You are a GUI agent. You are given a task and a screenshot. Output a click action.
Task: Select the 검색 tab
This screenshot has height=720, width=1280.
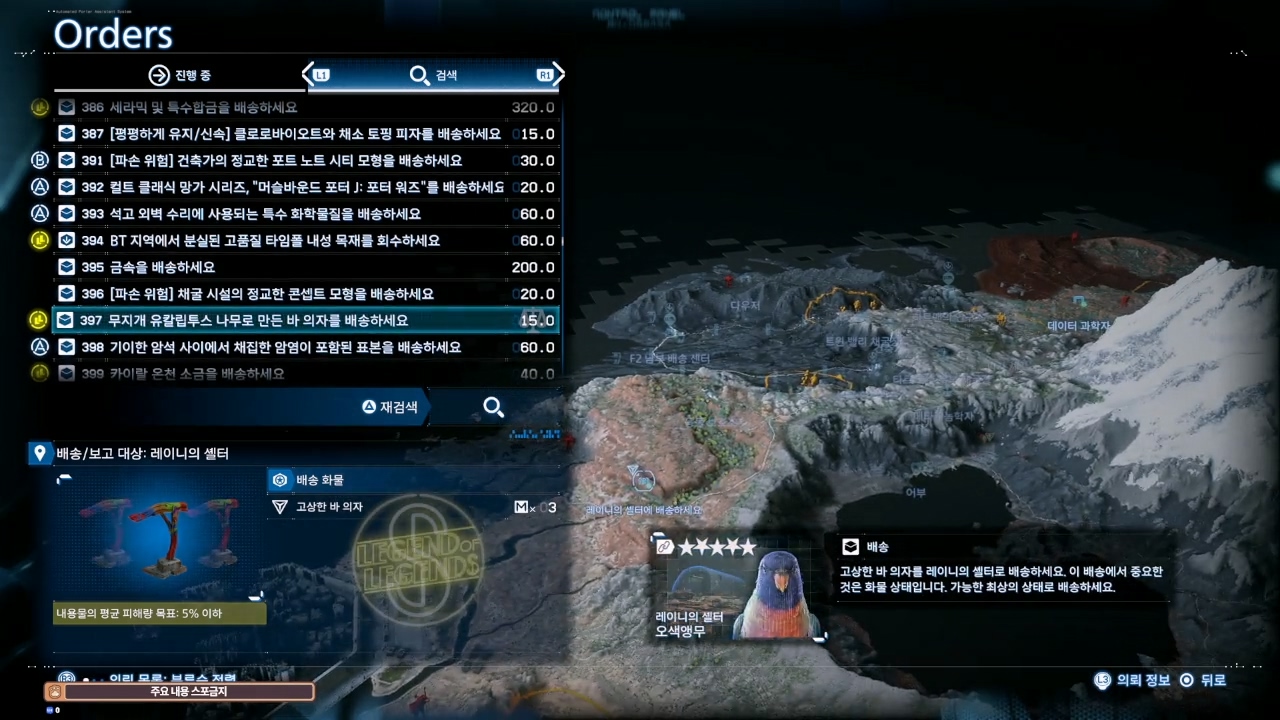click(433, 75)
